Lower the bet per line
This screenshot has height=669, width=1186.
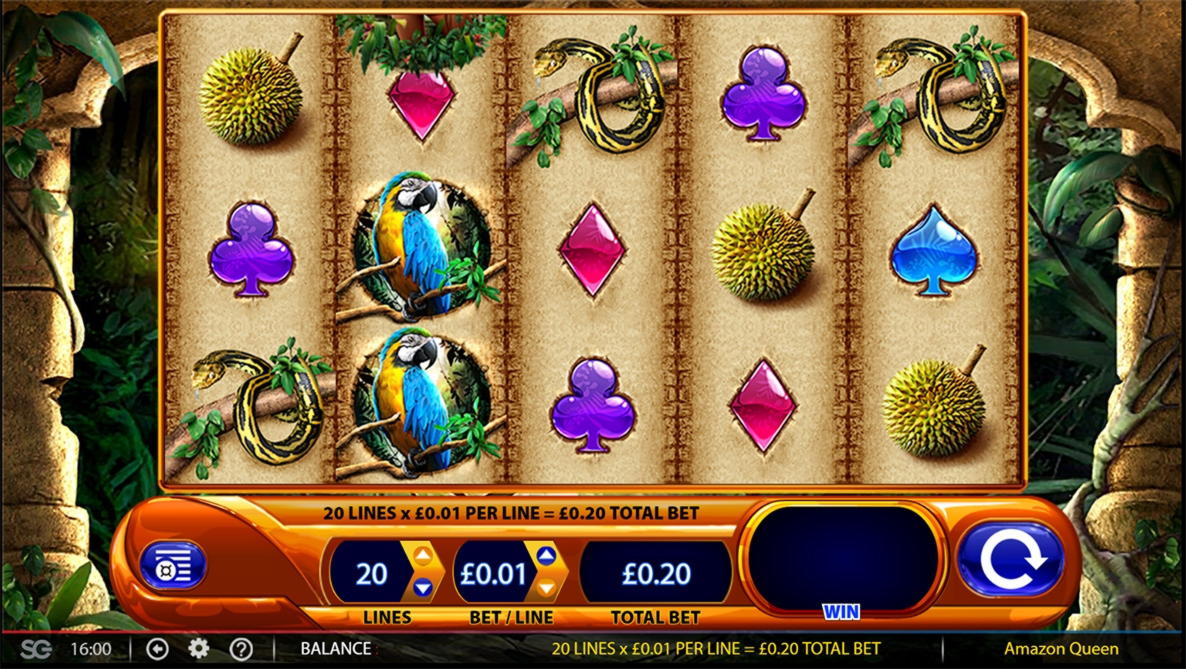pos(546,588)
